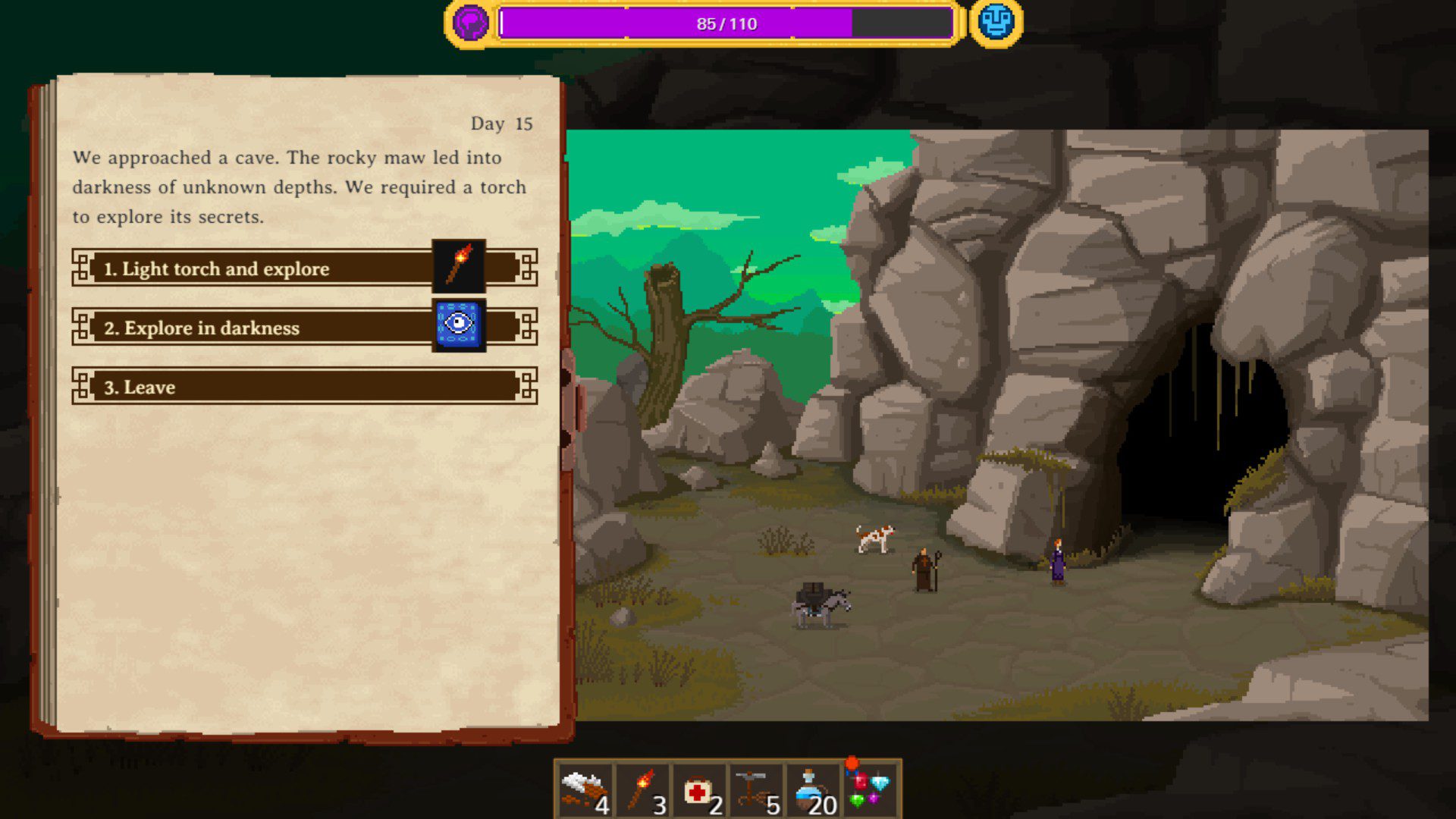Select the water flask slot
Image resolution: width=1456 pixels, height=819 pixels.
pyautogui.click(x=814, y=790)
